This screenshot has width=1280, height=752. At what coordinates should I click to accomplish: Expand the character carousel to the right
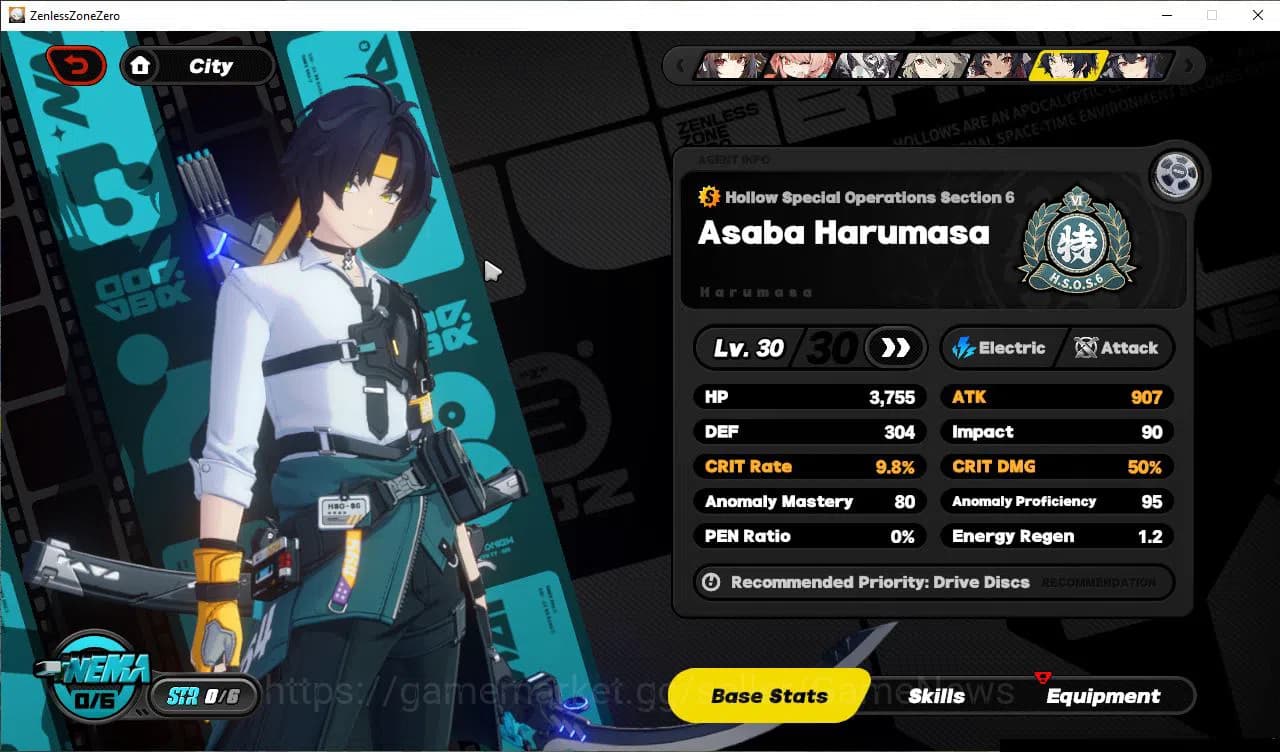[x=1190, y=65]
